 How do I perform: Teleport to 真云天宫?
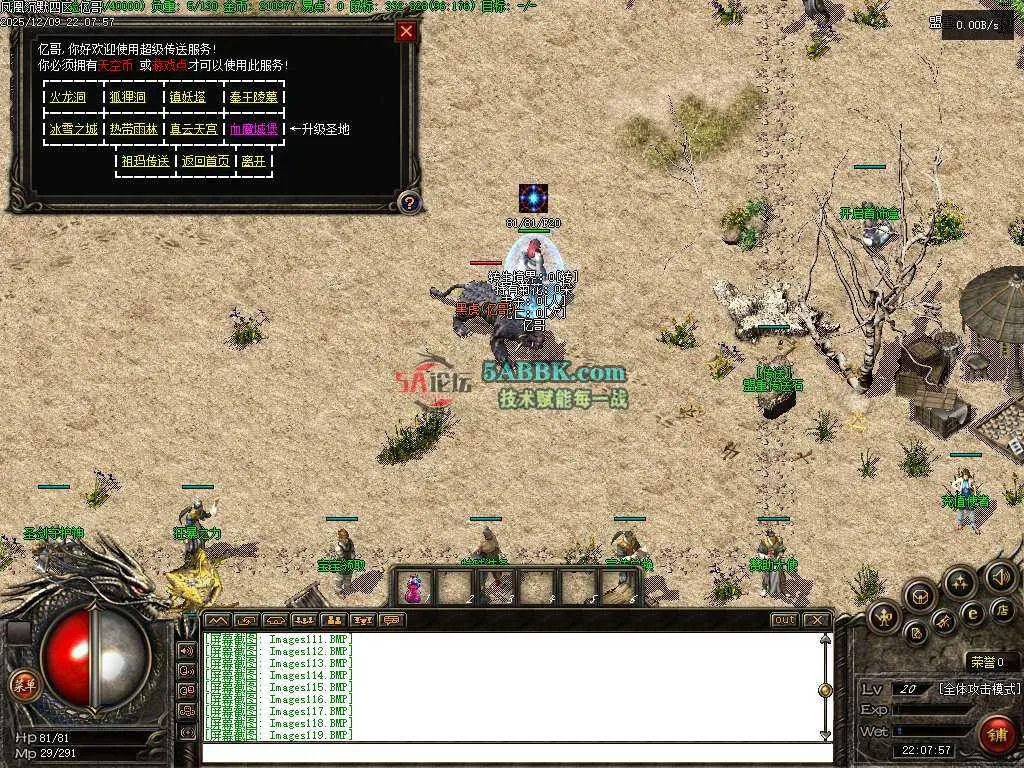[193, 129]
